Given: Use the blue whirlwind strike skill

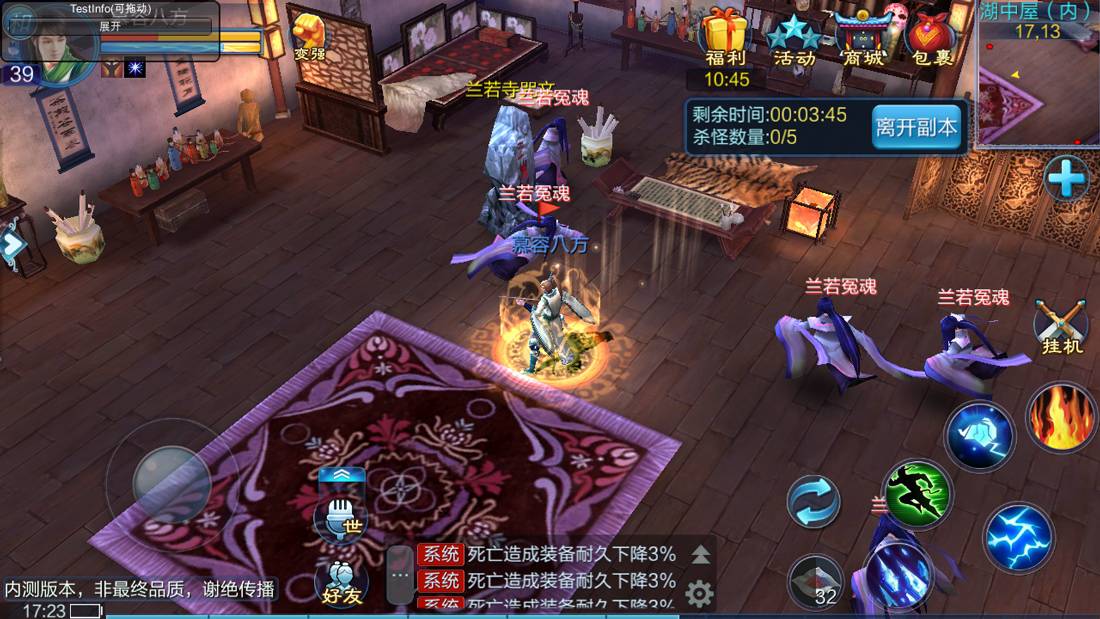Looking at the screenshot, I should [x=980, y=435].
